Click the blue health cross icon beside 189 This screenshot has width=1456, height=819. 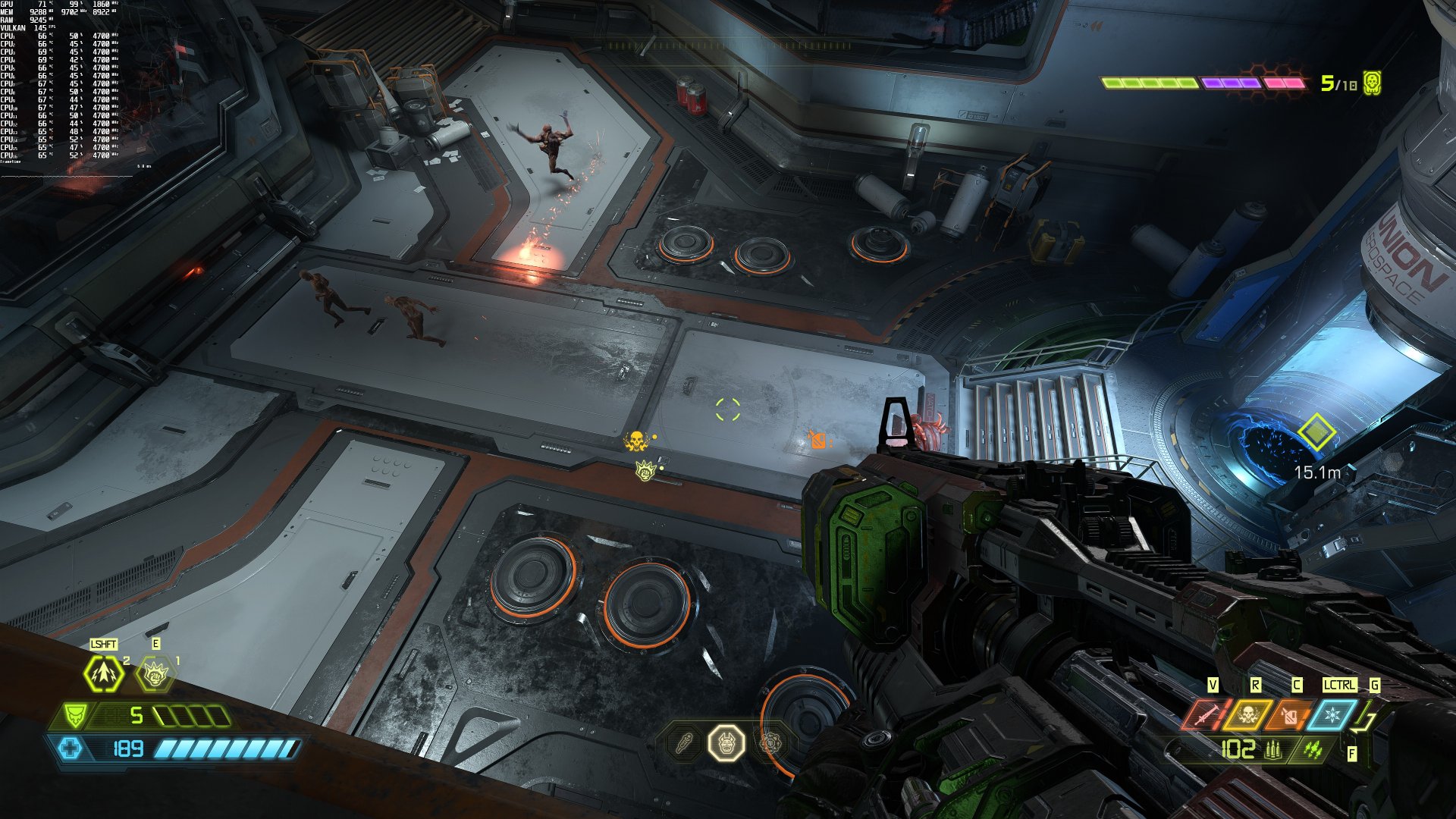(71, 748)
